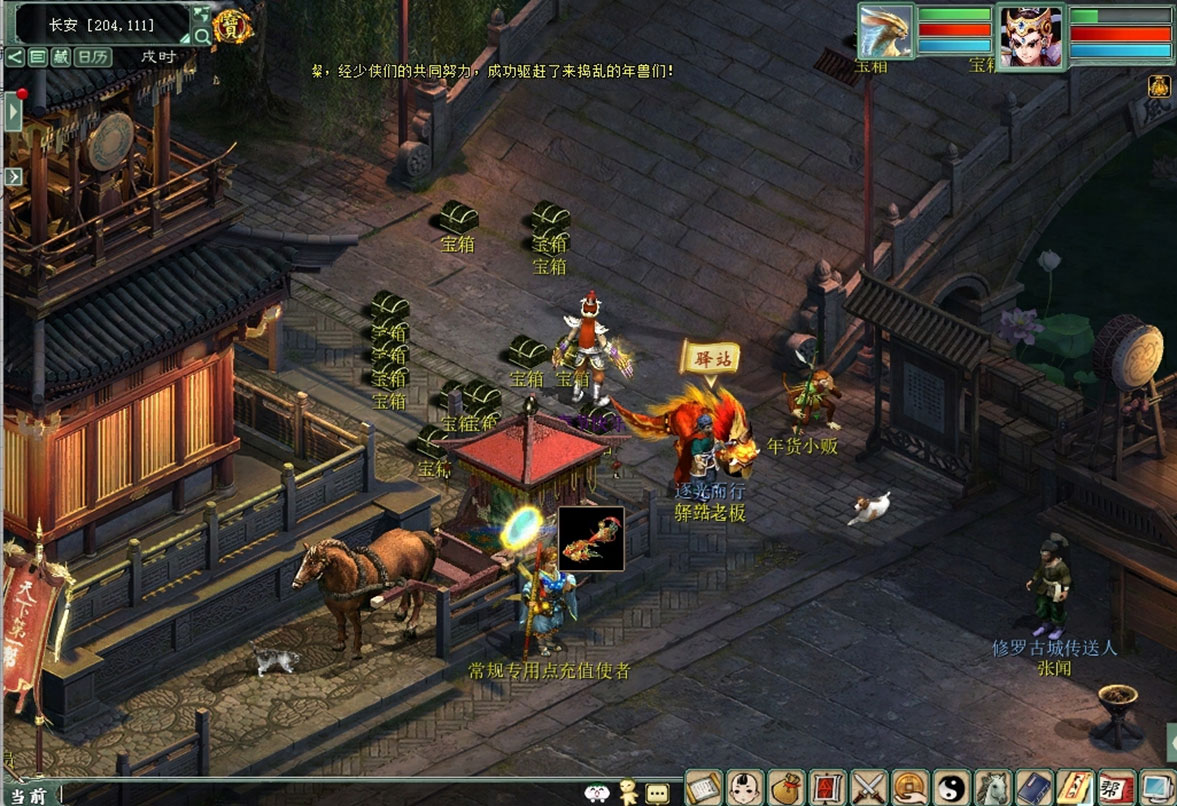The image size is (1177, 806).
Task: Click the 藏 button under the location bar
Action: [x=60, y=57]
